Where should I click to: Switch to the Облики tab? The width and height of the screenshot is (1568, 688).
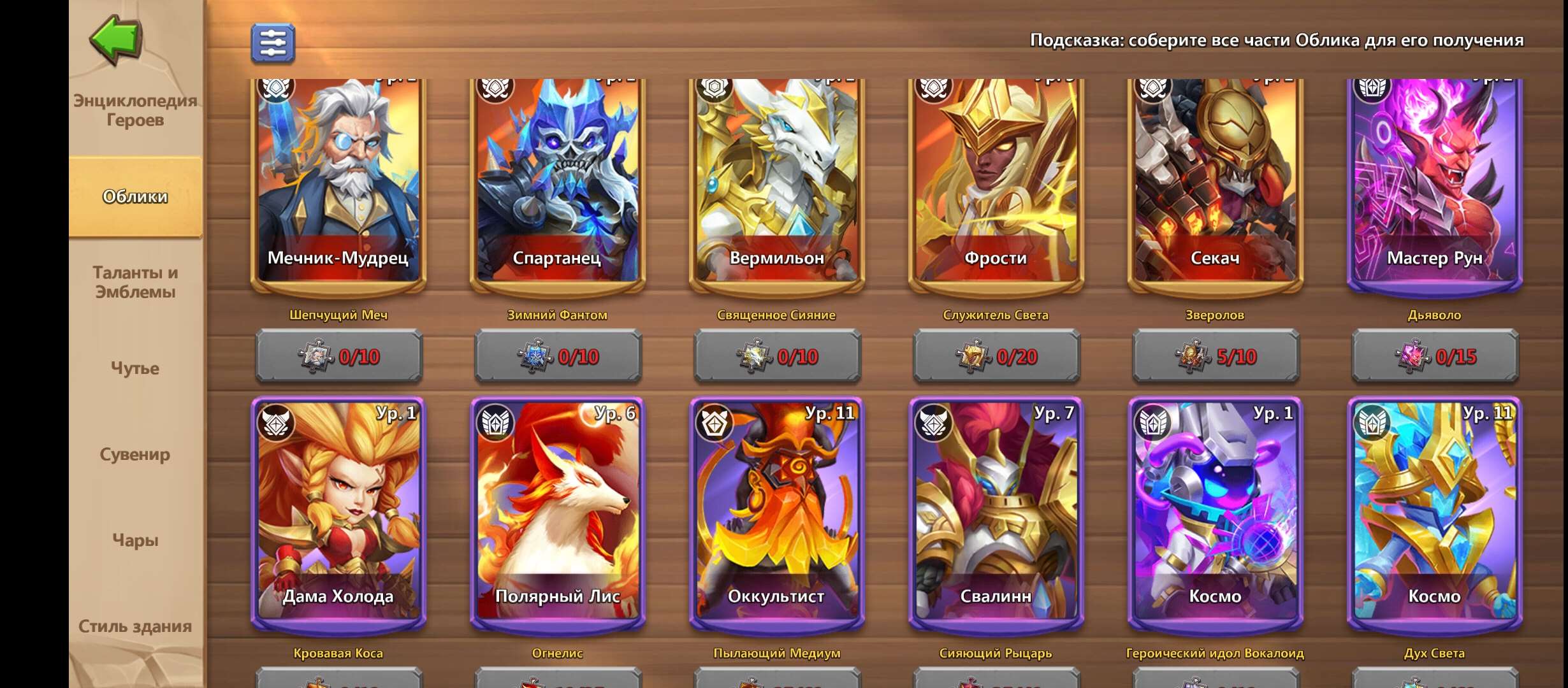coord(136,197)
